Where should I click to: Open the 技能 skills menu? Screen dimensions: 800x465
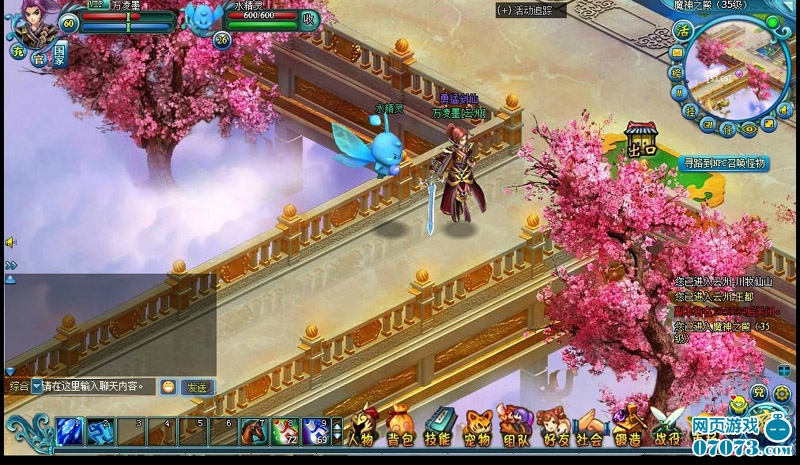pos(437,428)
